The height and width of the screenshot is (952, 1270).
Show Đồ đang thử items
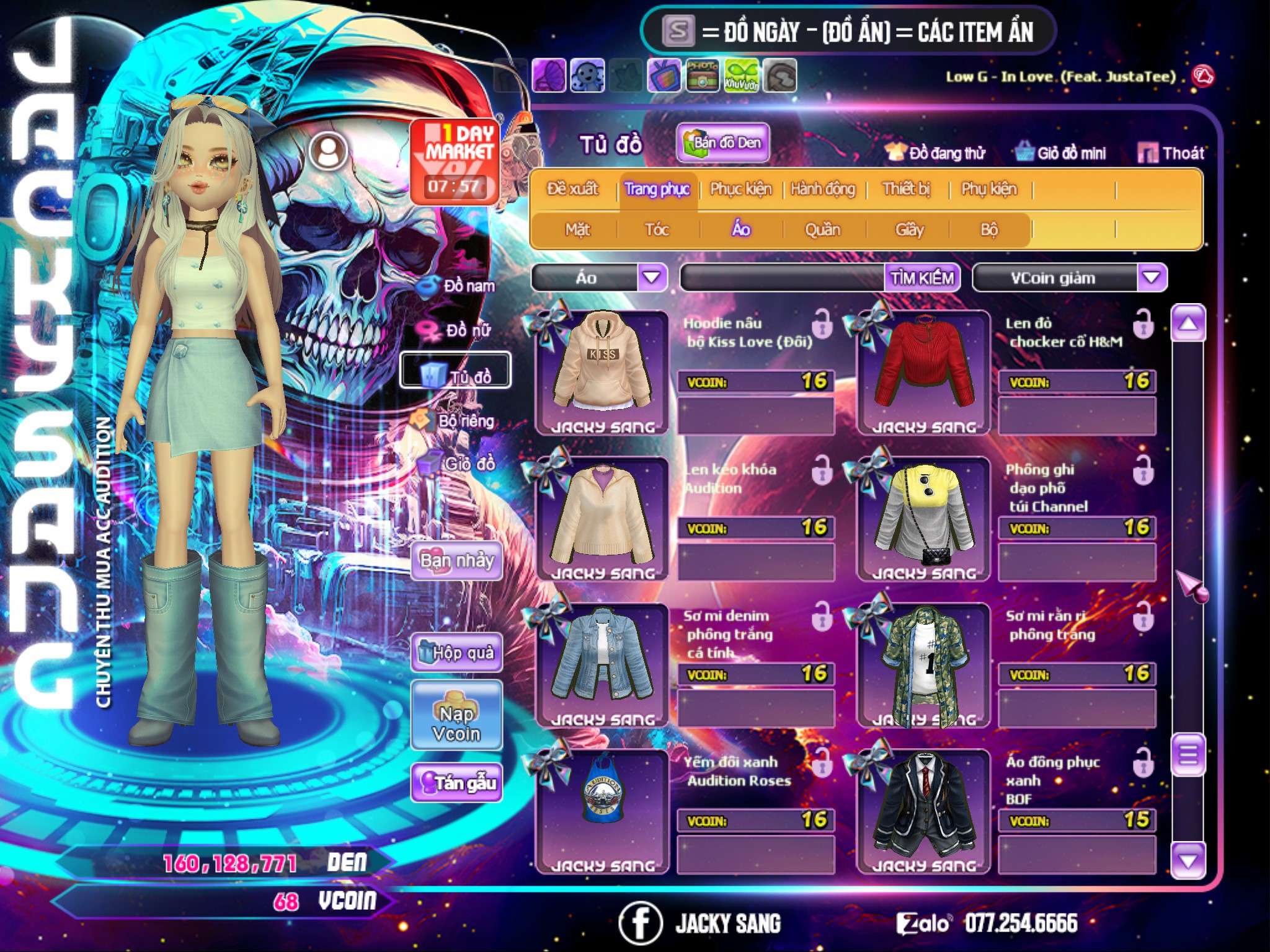click(935, 153)
